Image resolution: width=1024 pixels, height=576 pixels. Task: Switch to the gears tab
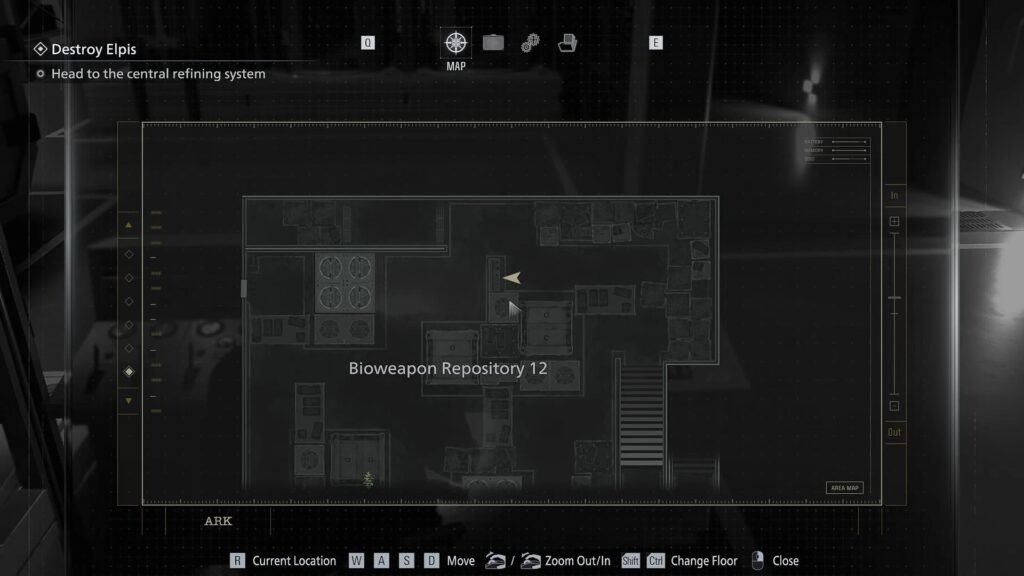(530, 43)
